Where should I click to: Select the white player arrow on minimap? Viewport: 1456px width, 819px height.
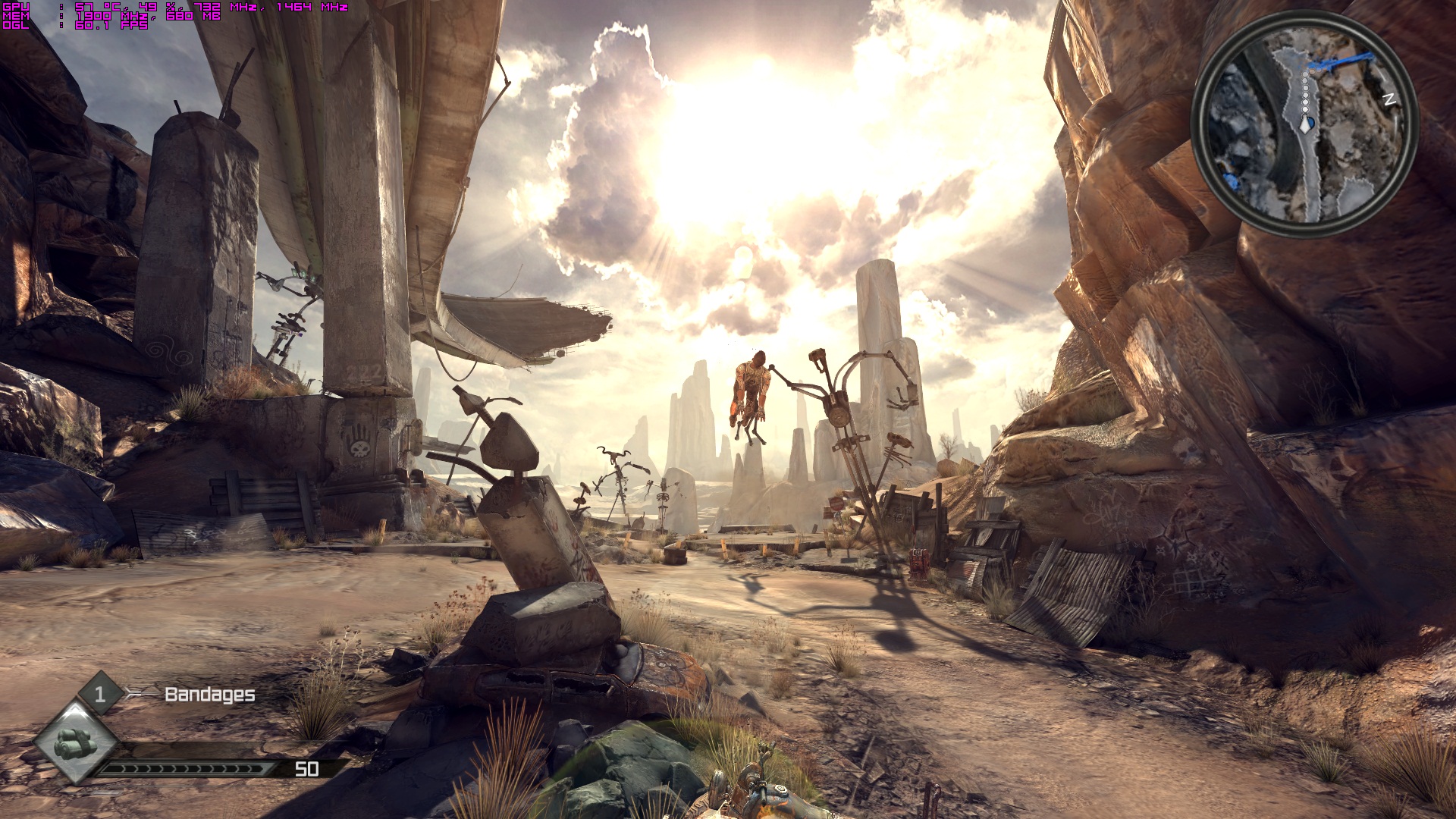coord(1305,124)
